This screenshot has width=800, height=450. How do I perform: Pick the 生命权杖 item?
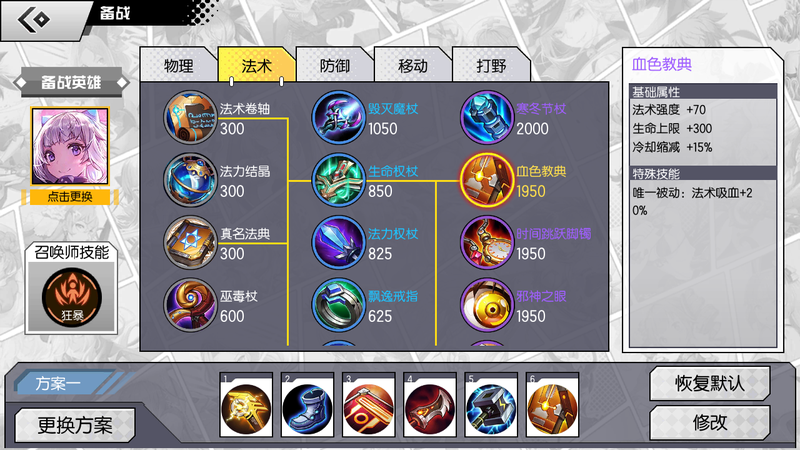(x=340, y=180)
